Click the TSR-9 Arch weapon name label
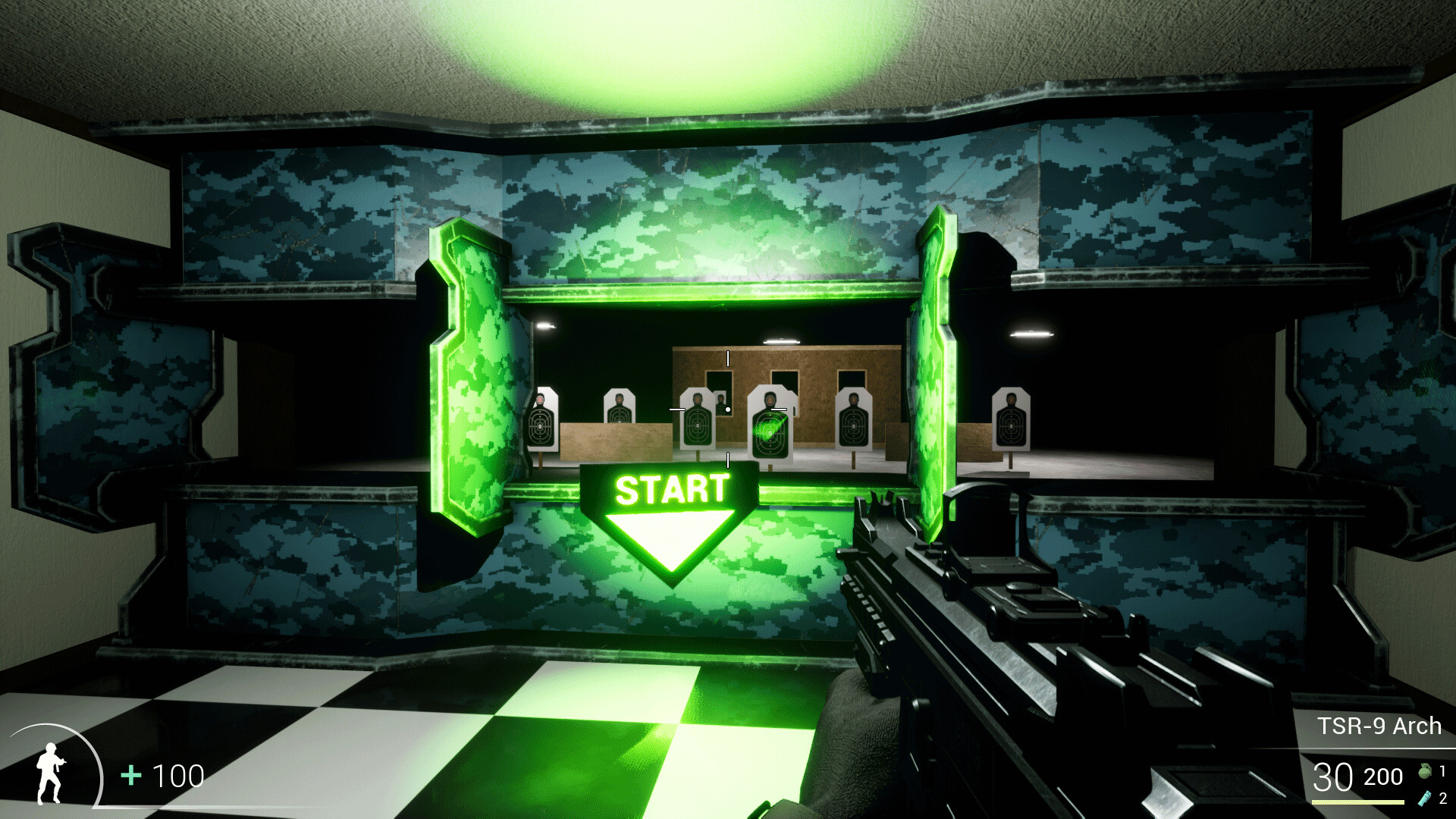The width and height of the screenshot is (1456, 819). pos(1379,725)
